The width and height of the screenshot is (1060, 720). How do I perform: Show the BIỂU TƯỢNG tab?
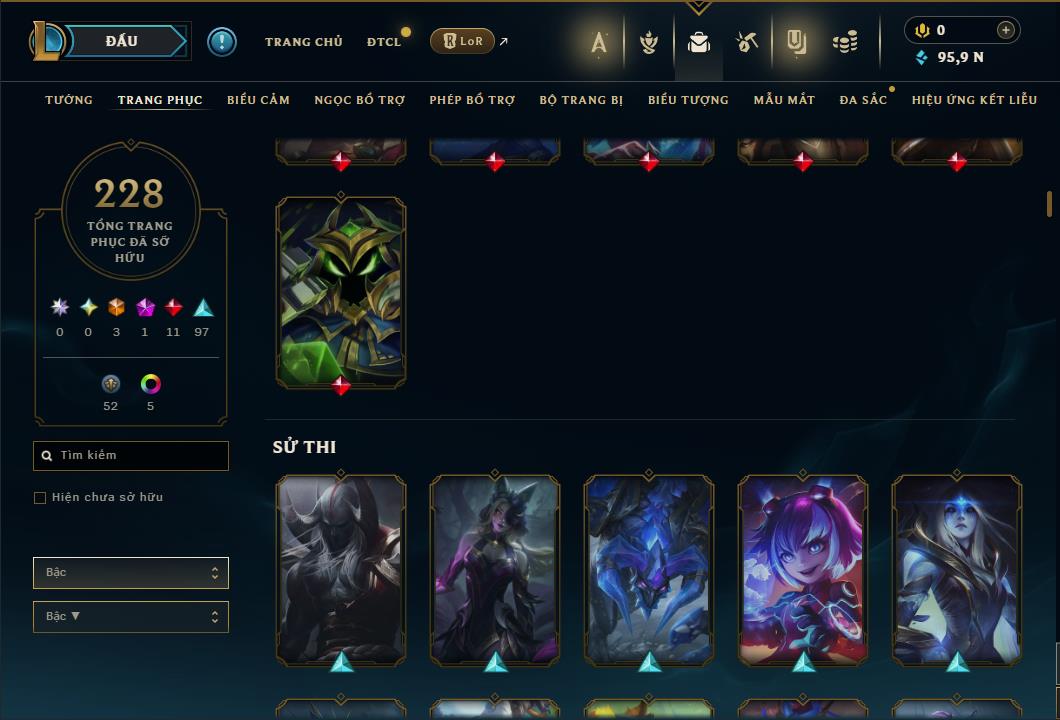click(x=688, y=100)
